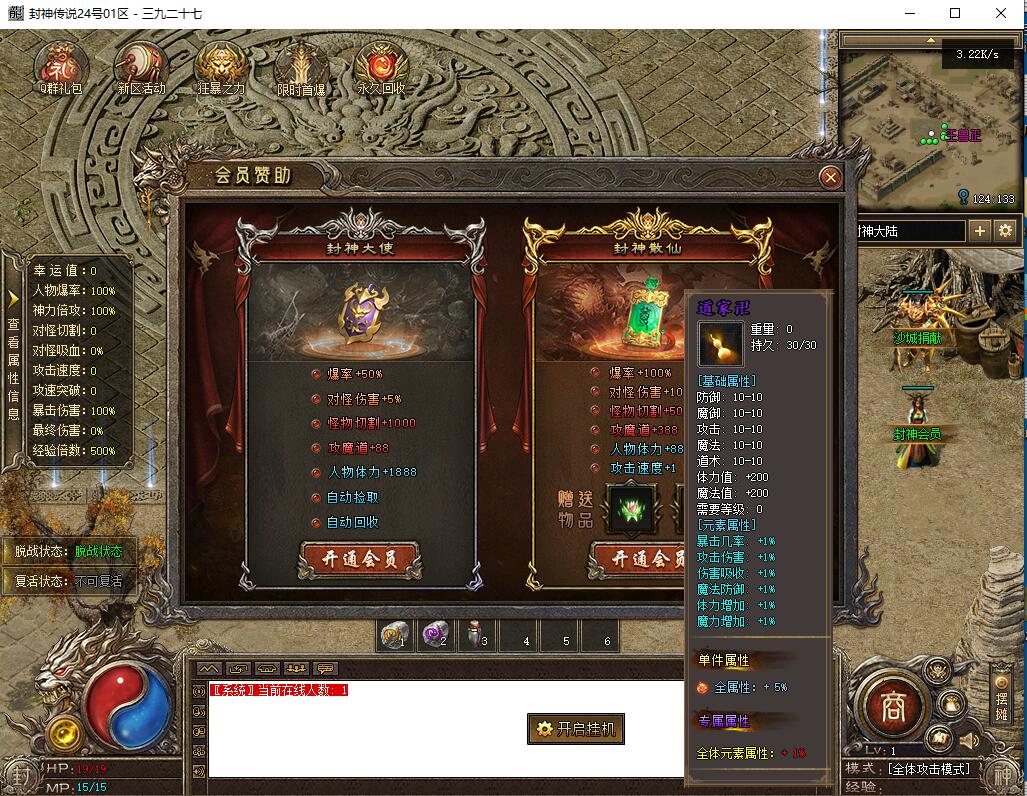Click the minimap plus button
Screen dimensions: 1027x796
(x=980, y=231)
